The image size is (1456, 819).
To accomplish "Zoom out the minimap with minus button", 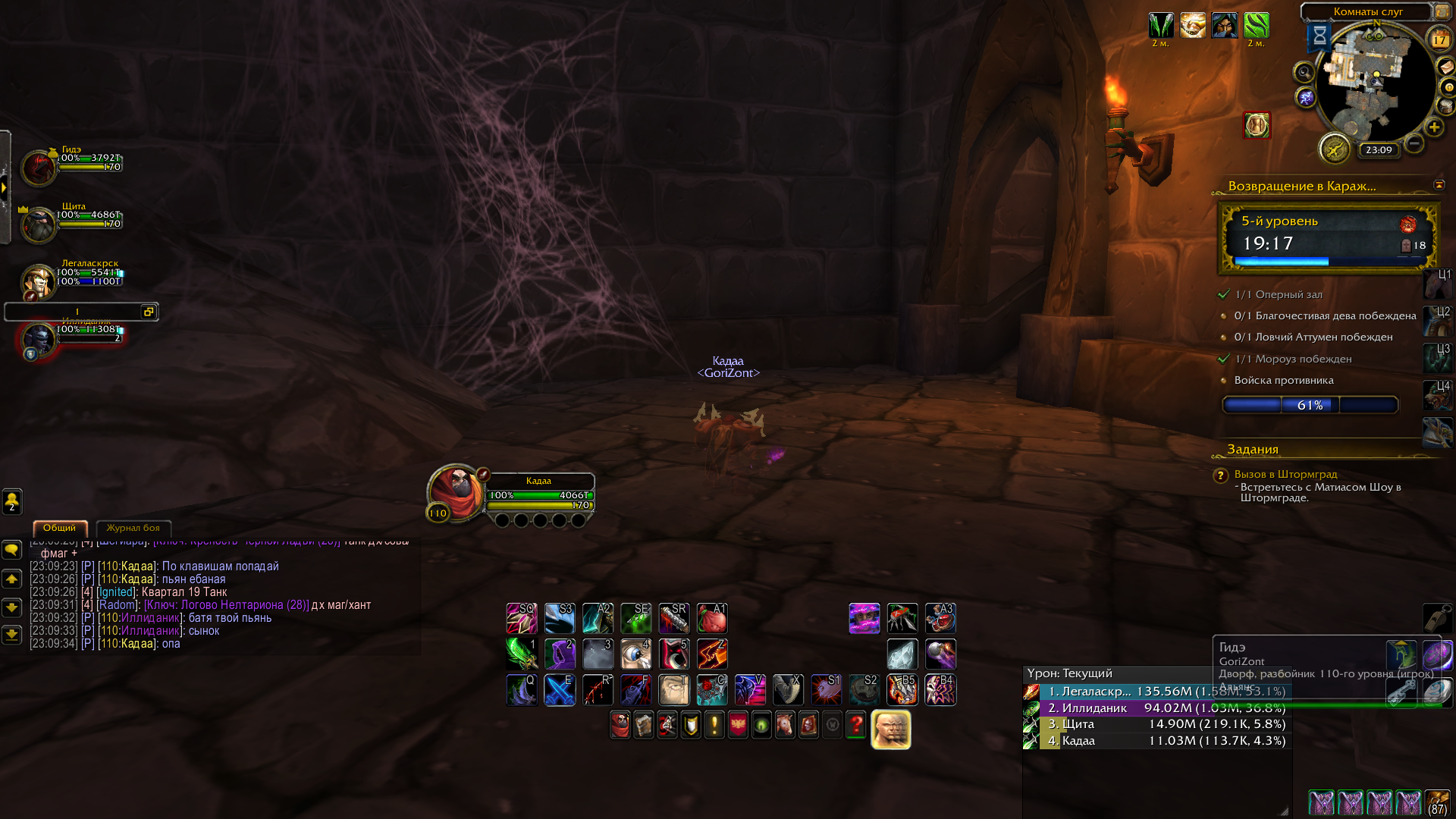I will (x=1414, y=143).
